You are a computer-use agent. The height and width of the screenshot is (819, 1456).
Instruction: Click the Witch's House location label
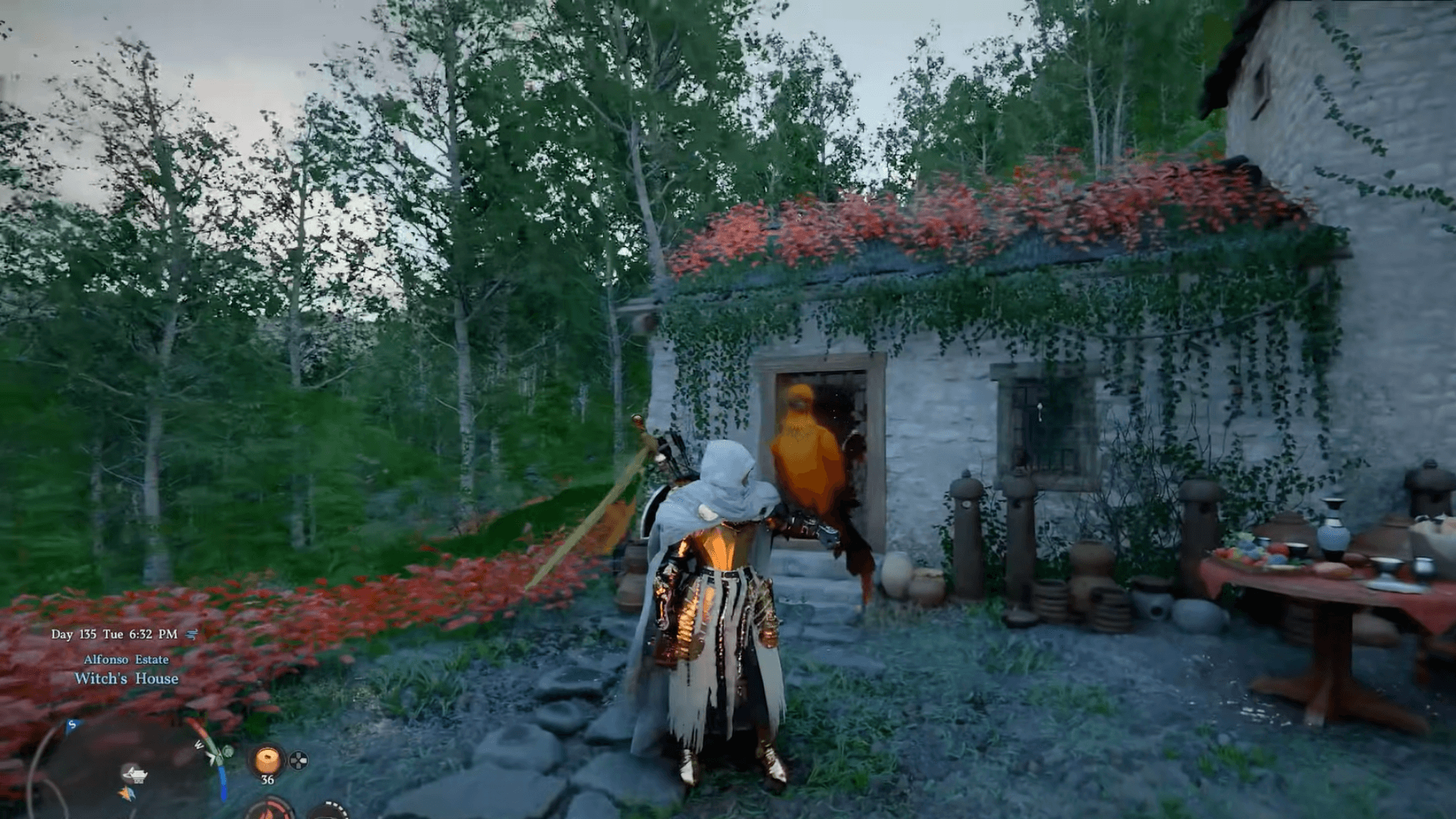126,679
